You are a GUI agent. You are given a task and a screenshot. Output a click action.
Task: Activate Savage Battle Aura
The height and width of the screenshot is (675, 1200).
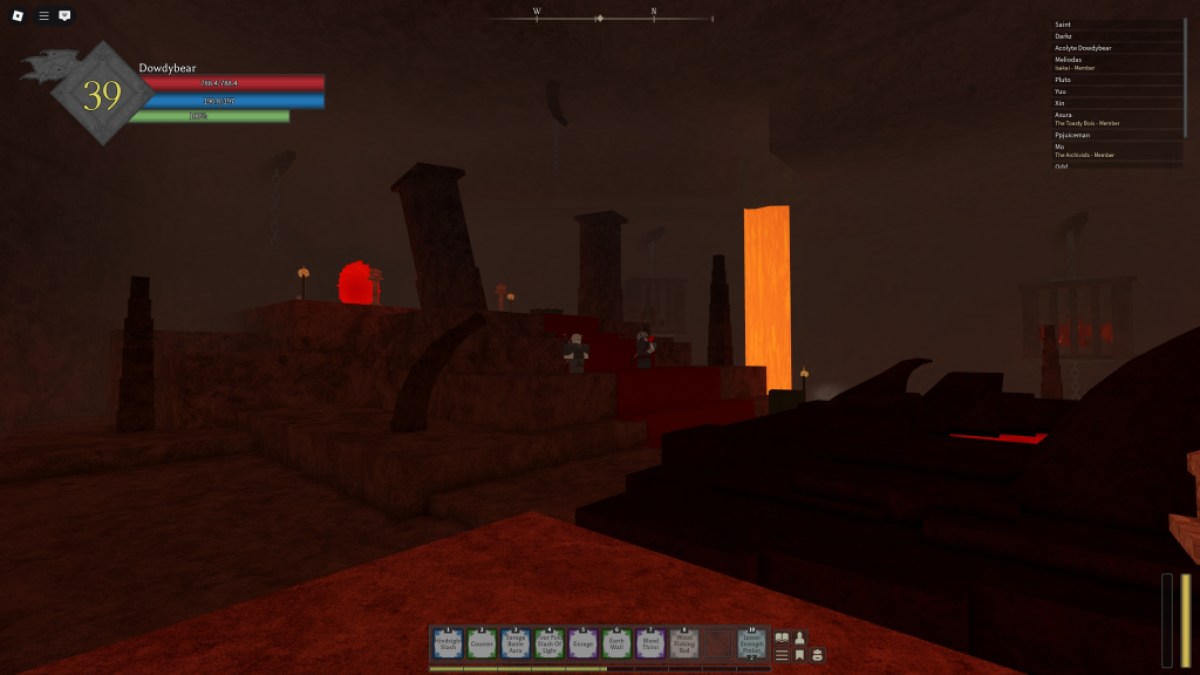[516, 644]
